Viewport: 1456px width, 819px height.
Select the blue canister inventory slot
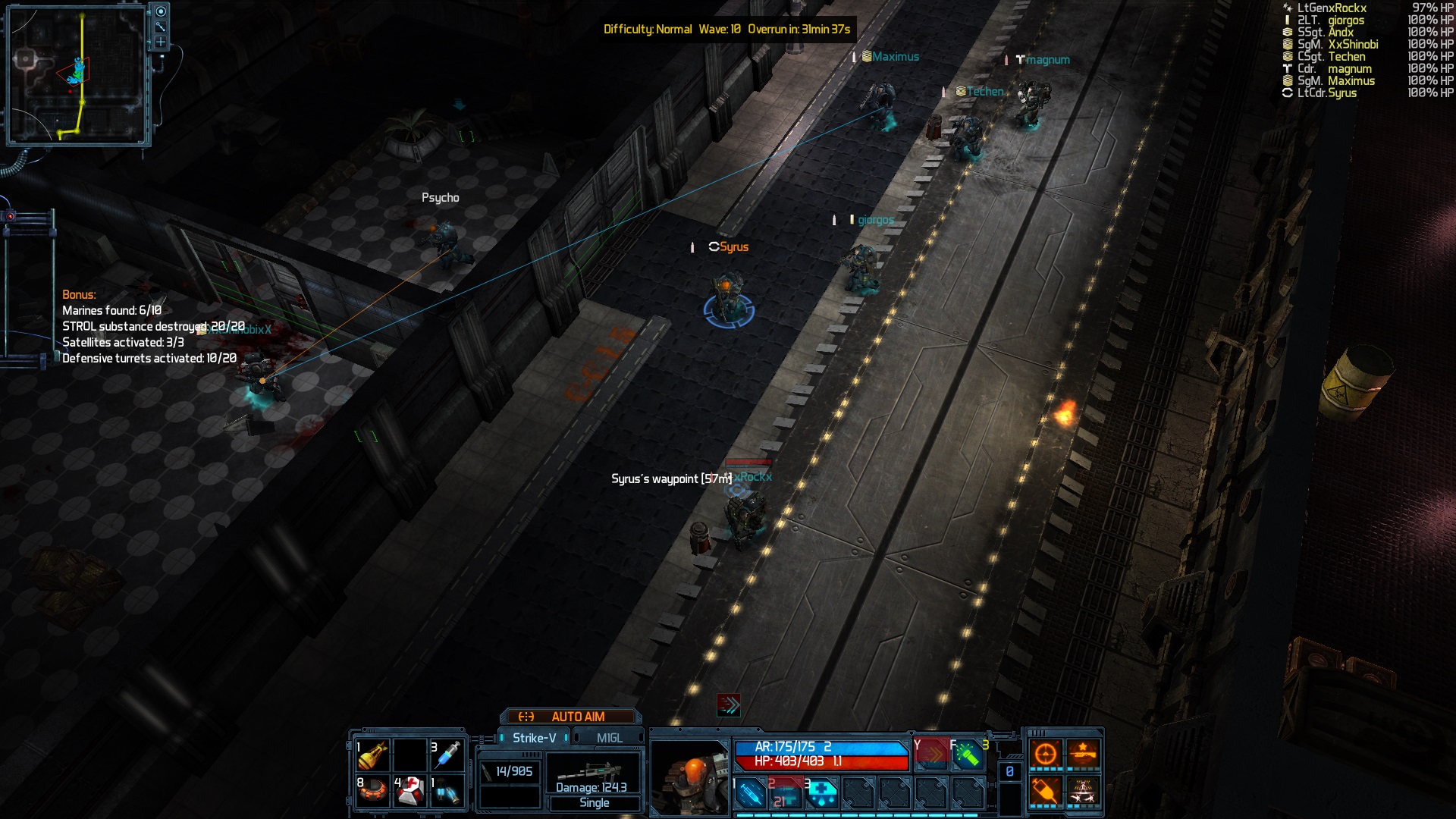(x=447, y=792)
